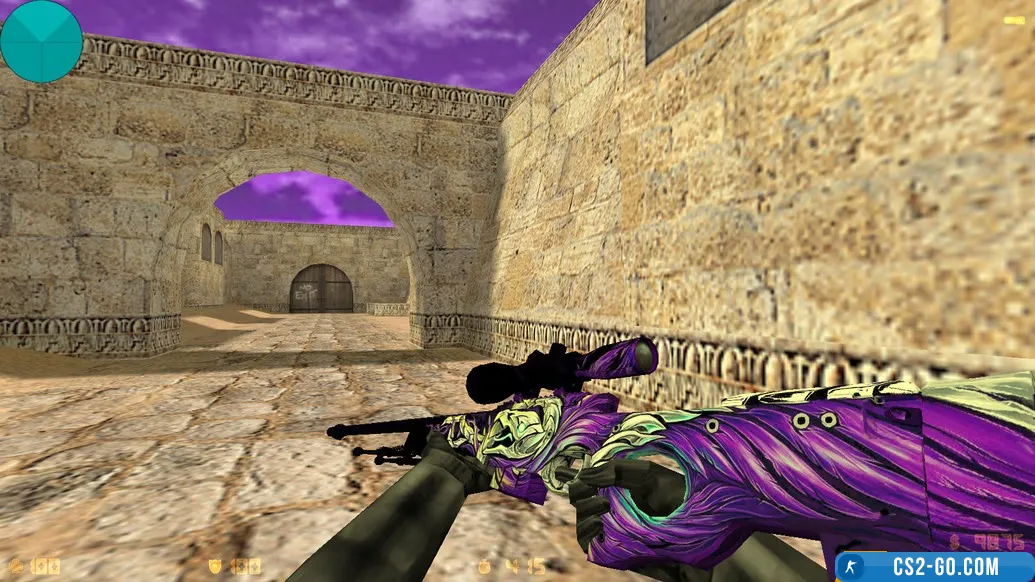
Task: Click the circular radar in the corner
Action: [x=41, y=41]
